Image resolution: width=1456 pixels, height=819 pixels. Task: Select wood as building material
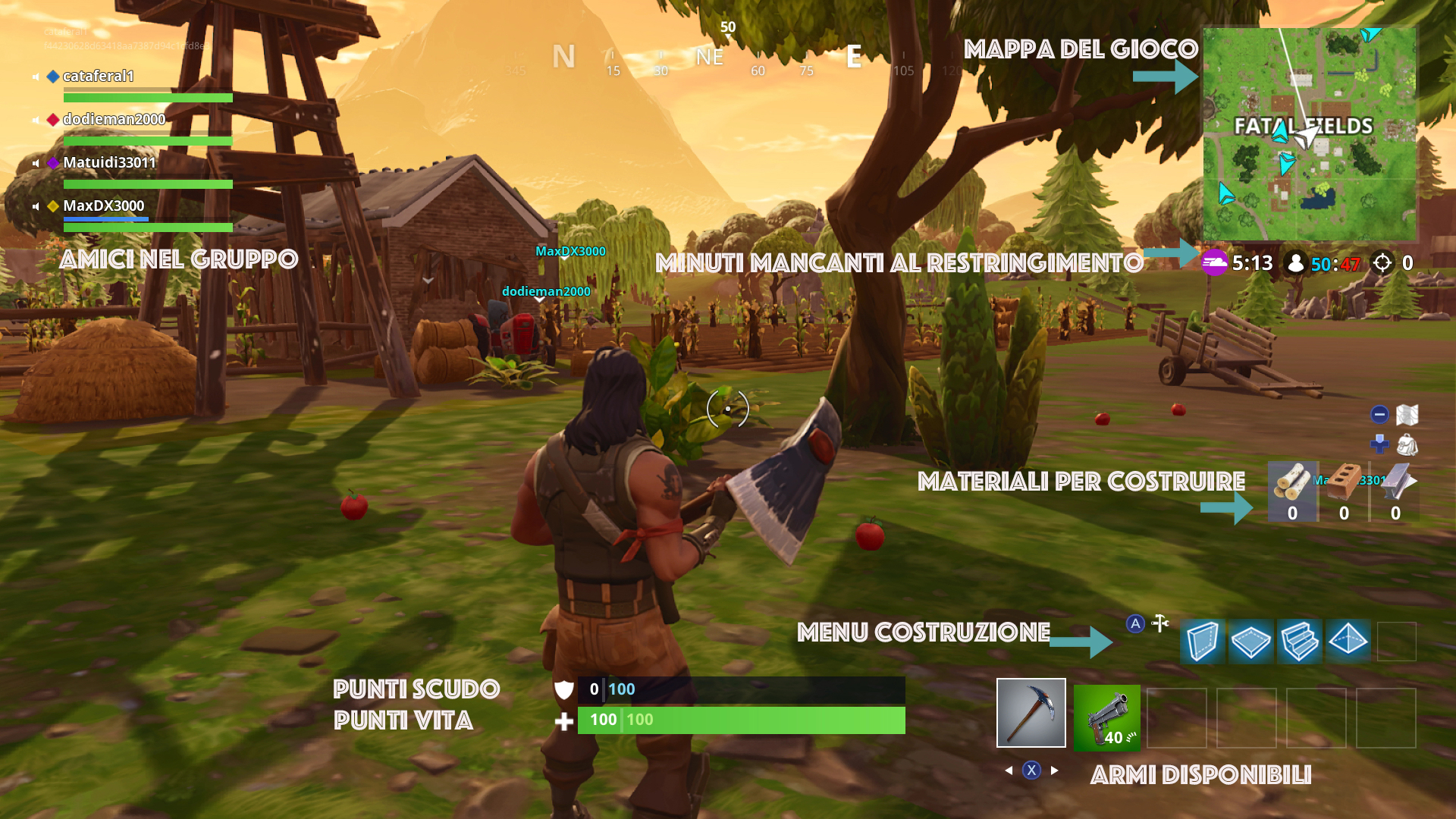[x=1292, y=491]
